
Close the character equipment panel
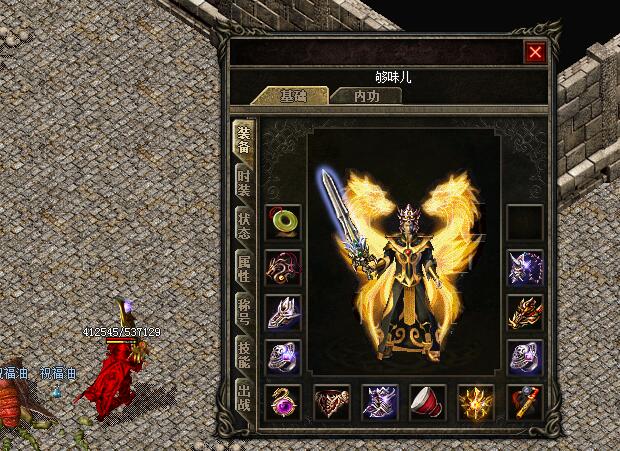(x=536, y=52)
